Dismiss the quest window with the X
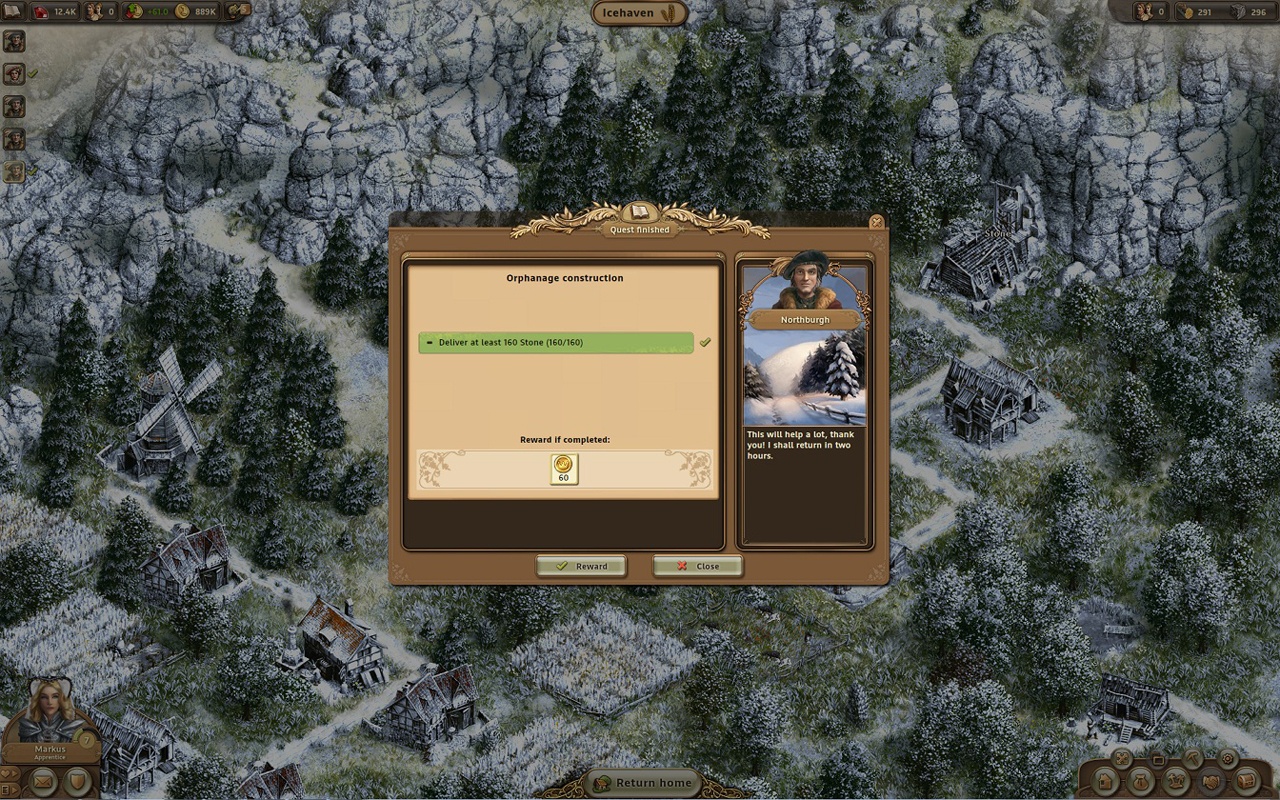This screenshot has width=1280, height=800. tap(876, 222)
